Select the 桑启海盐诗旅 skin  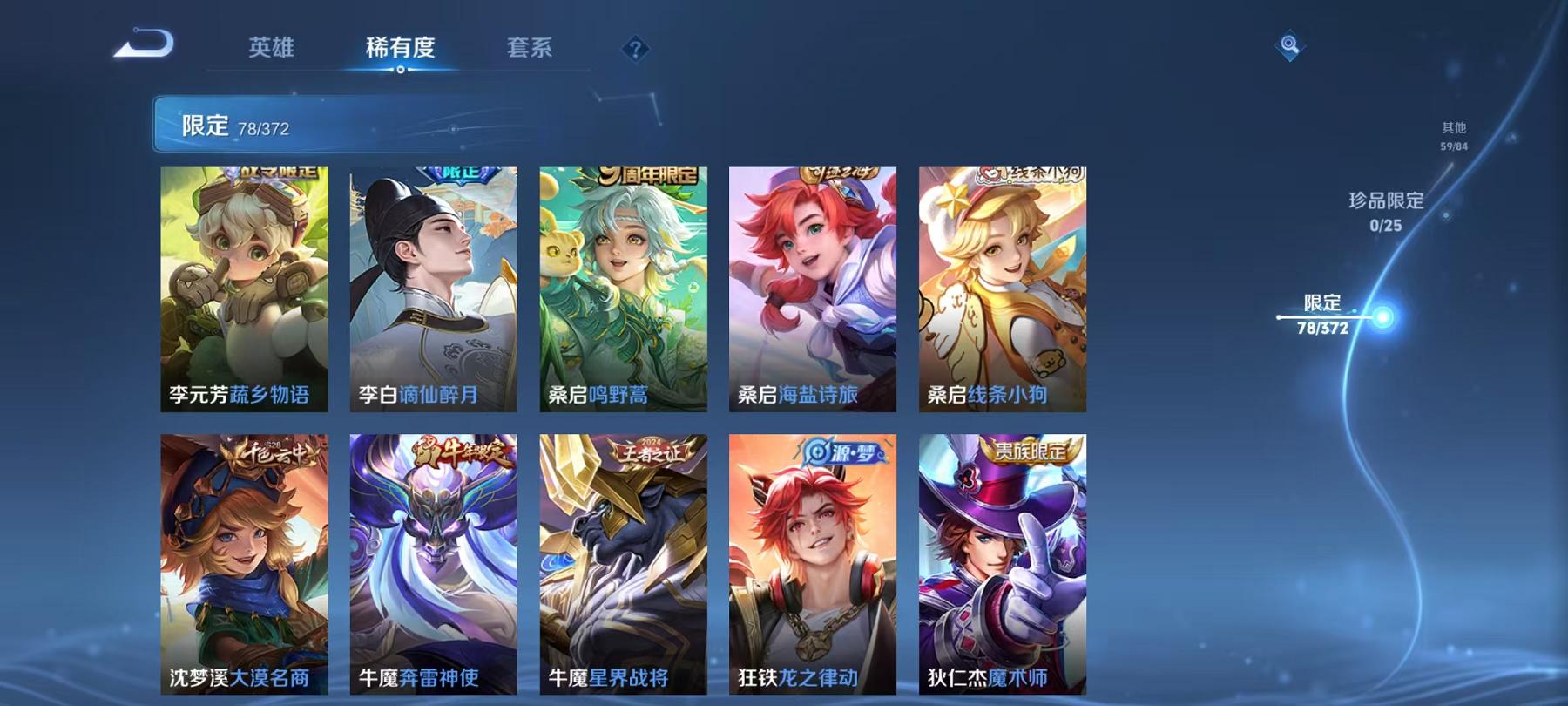[814, 288]
